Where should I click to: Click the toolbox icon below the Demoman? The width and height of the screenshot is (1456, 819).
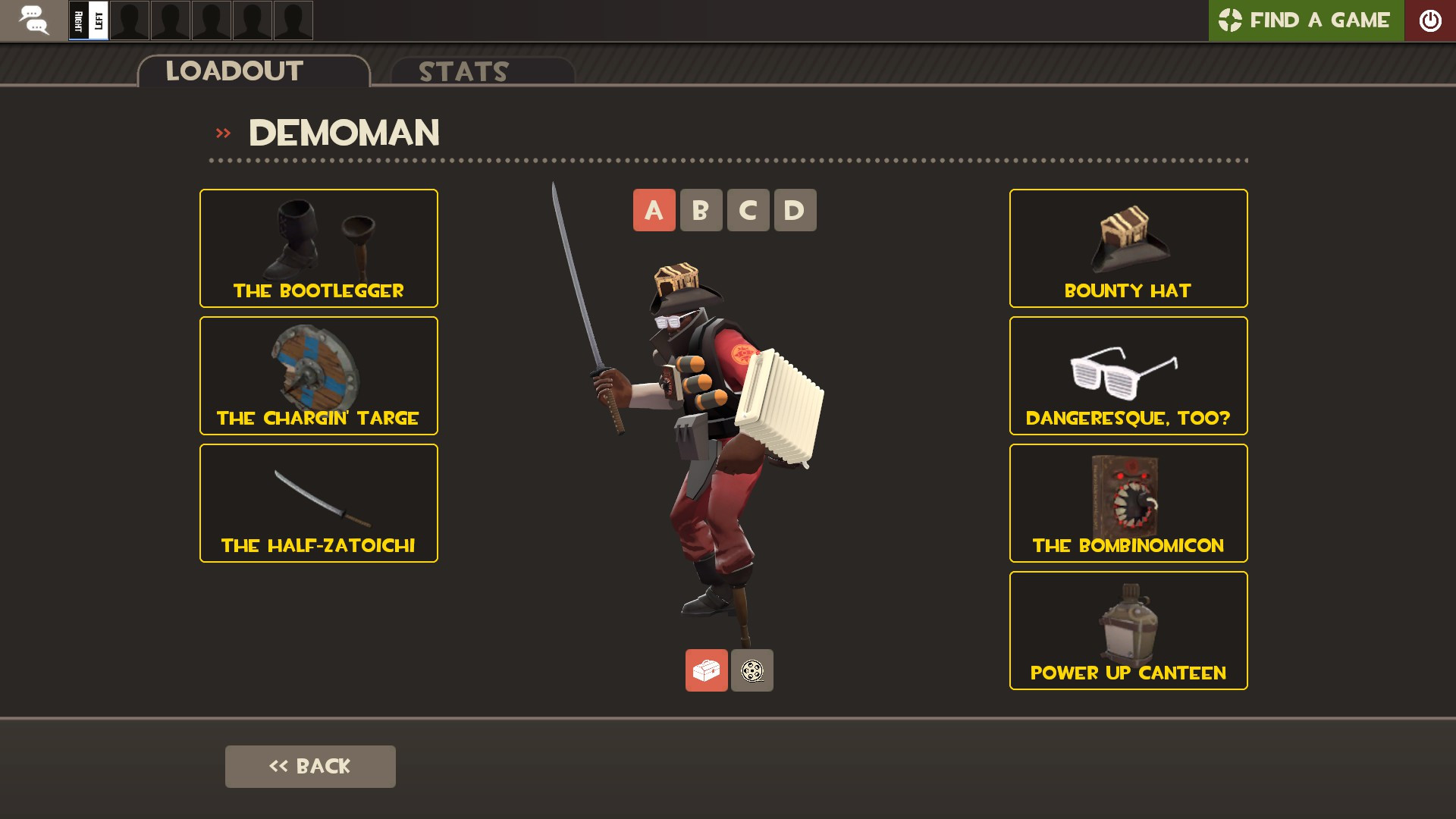coord(705,670)
